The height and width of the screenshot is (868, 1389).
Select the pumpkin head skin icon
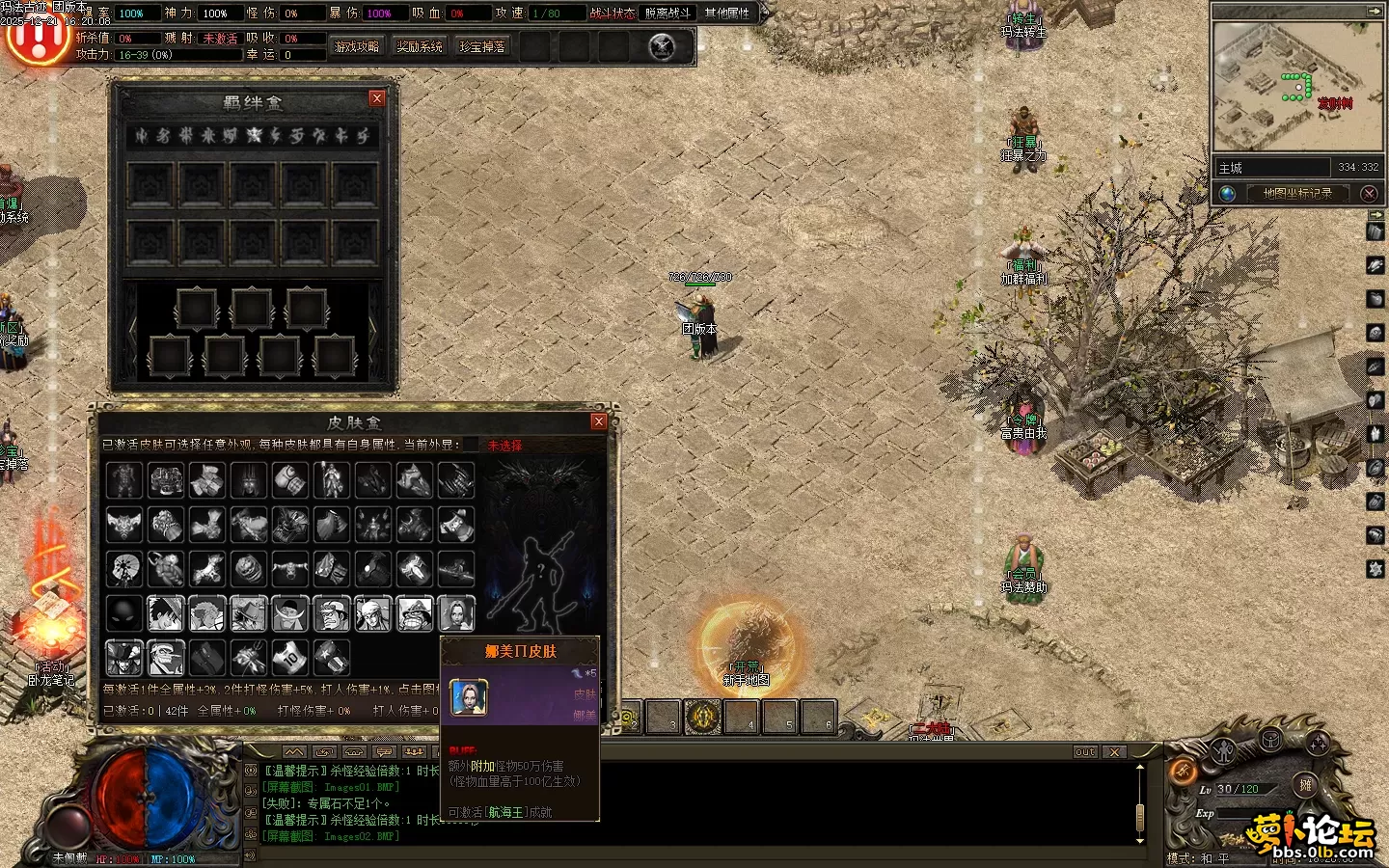[x=249, y=569]
